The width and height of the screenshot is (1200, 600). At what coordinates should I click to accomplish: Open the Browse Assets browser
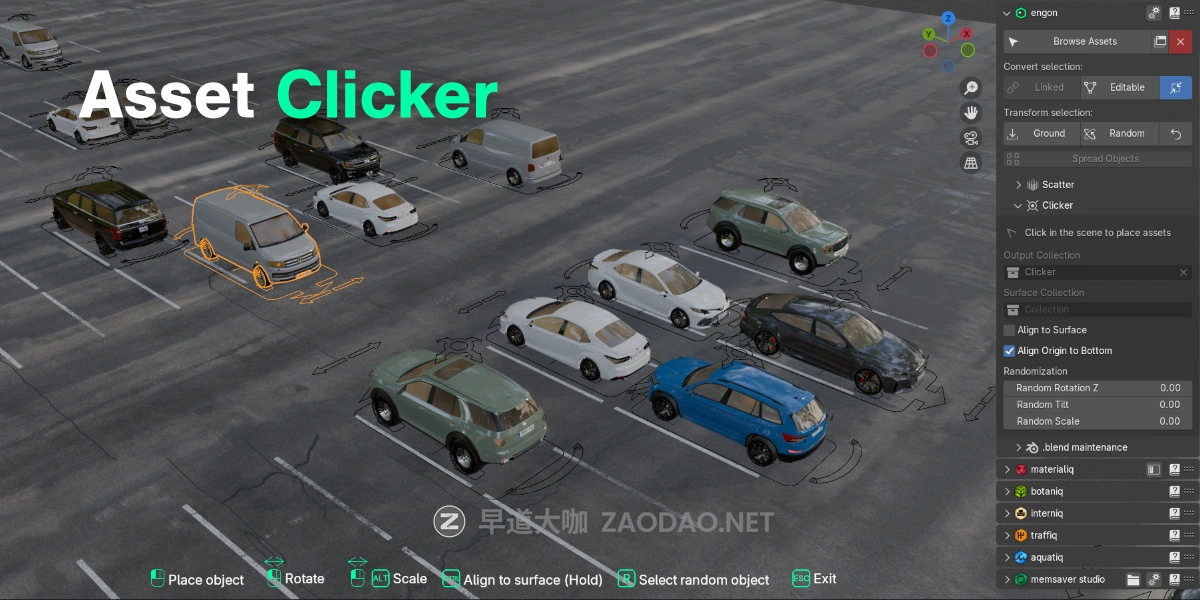[1085, 42]
